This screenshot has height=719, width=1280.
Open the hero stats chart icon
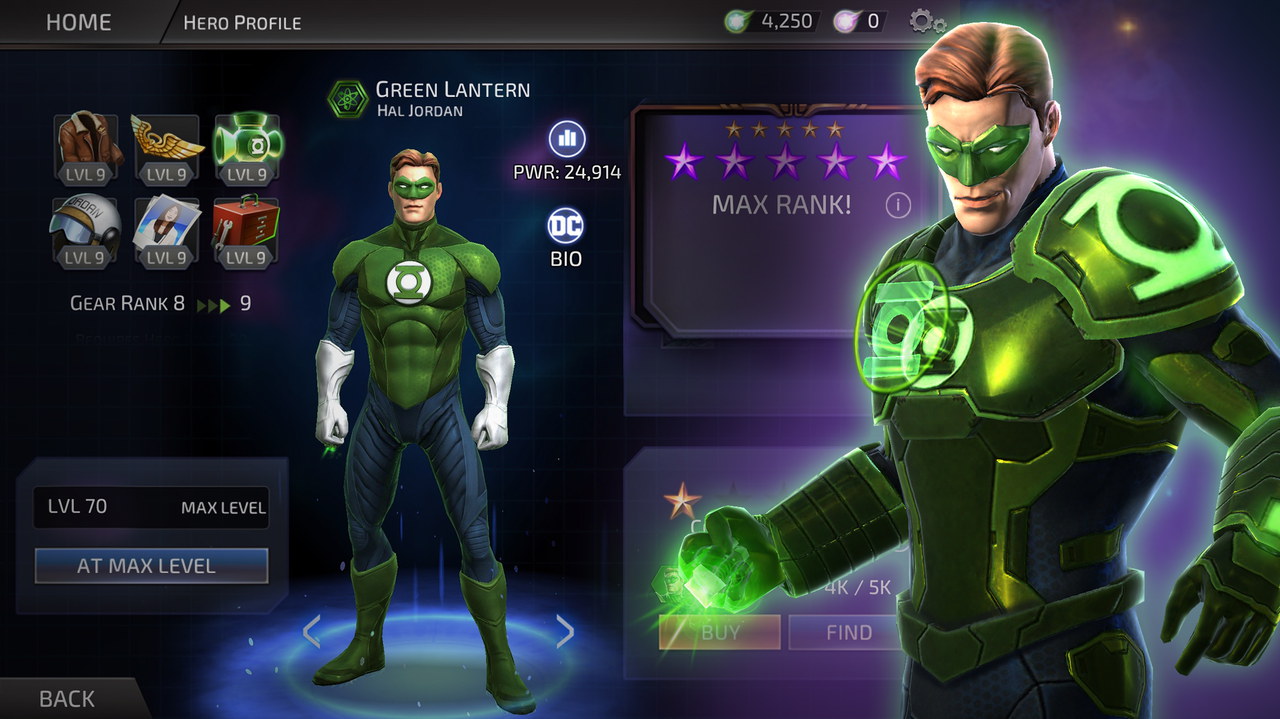click(x=567, y=139)
